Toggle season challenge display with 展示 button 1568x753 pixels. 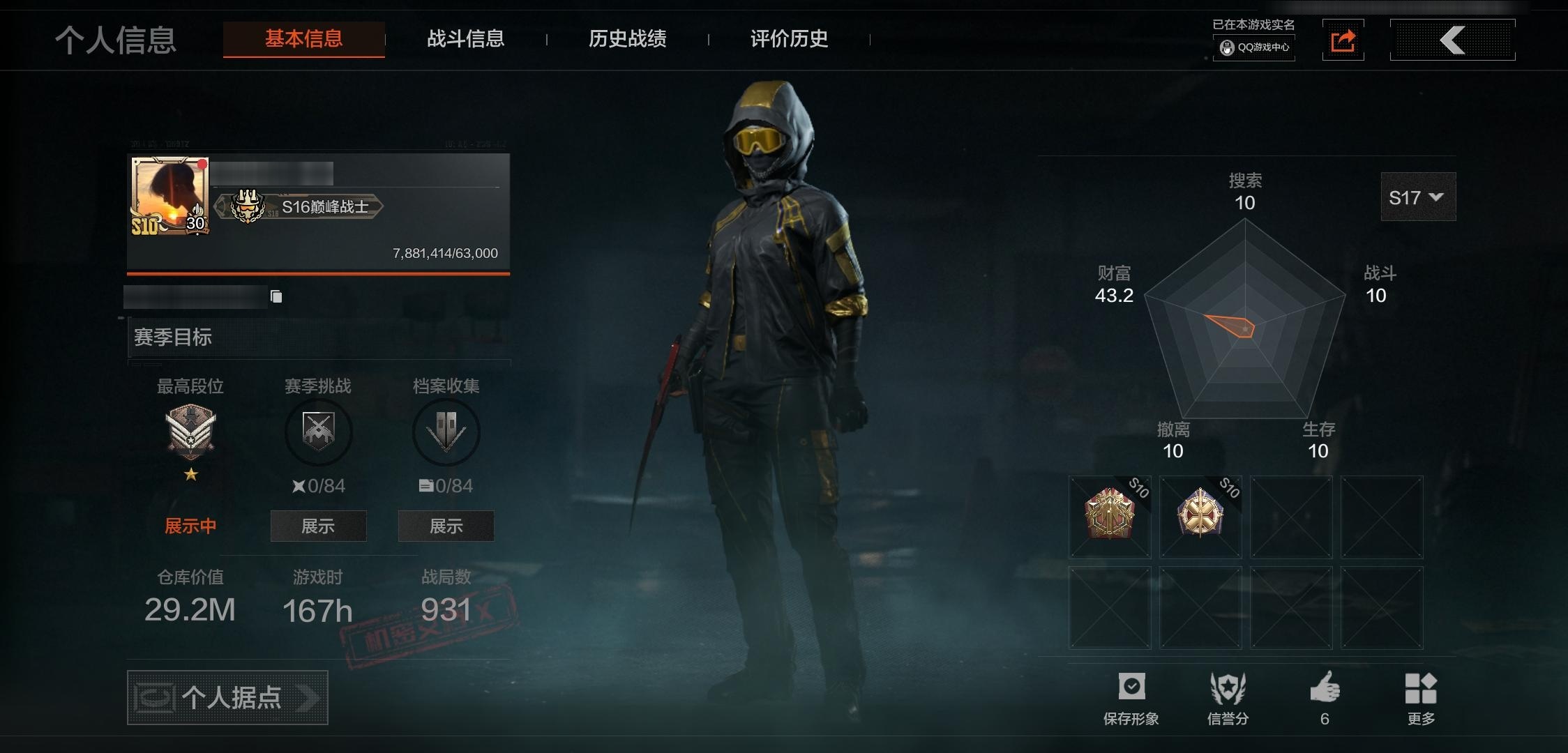pyautogui.click(x=318, y=526)
